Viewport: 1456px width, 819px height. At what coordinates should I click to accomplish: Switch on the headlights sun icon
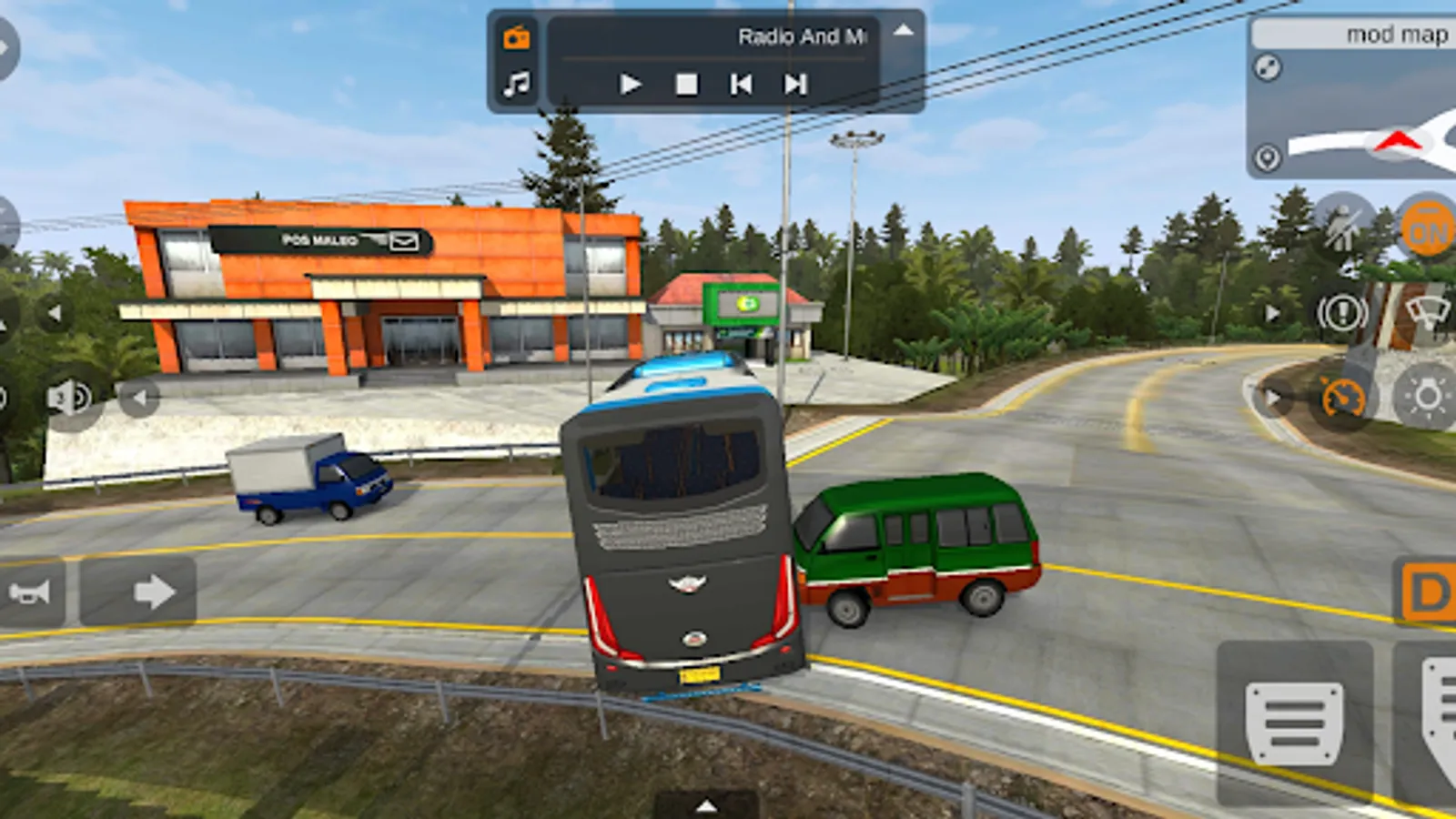[1427, 397]
